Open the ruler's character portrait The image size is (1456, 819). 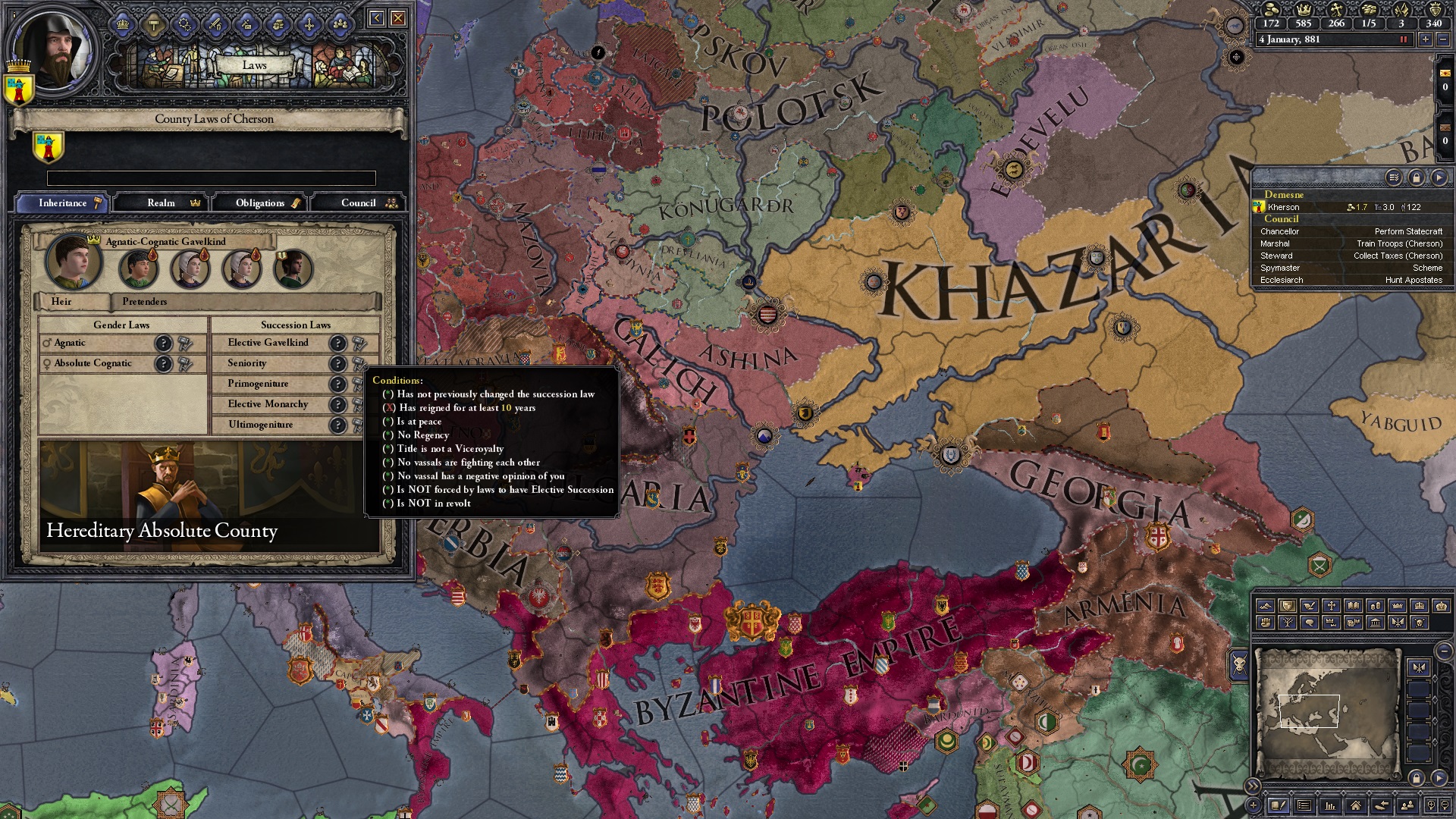coord(53,50)
